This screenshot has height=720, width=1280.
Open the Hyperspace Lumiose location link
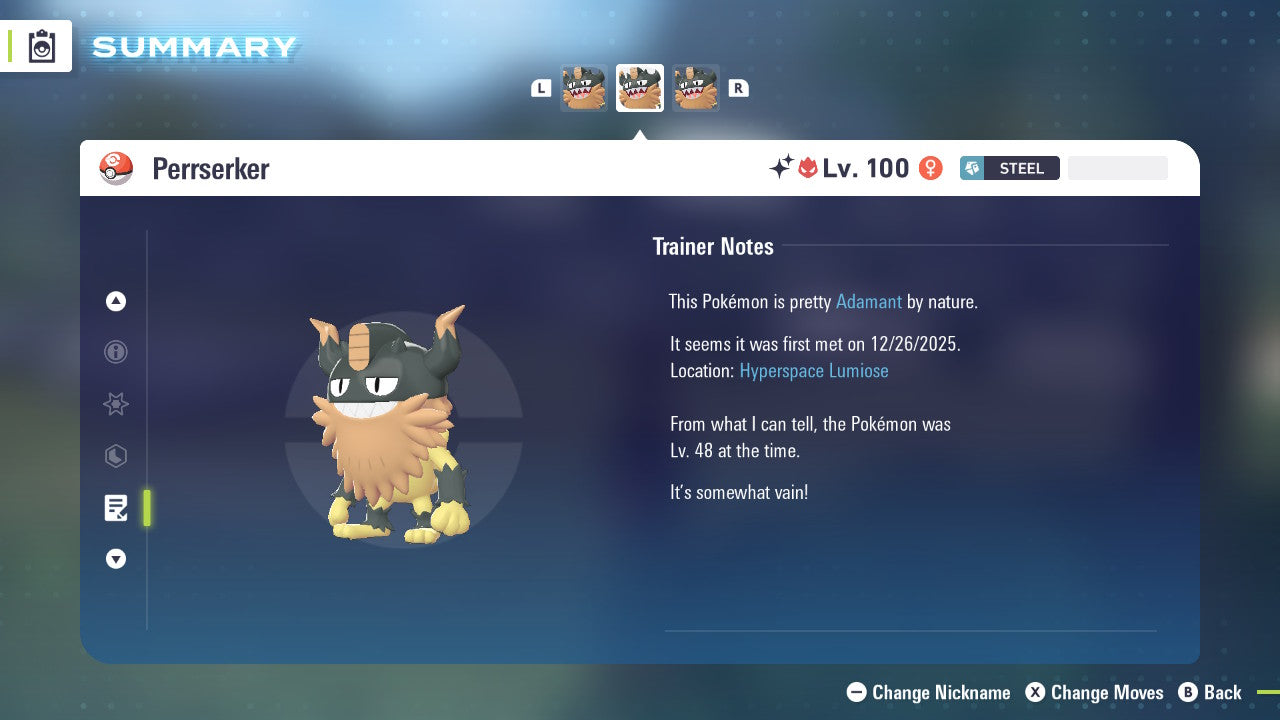(x=814, y=370)
